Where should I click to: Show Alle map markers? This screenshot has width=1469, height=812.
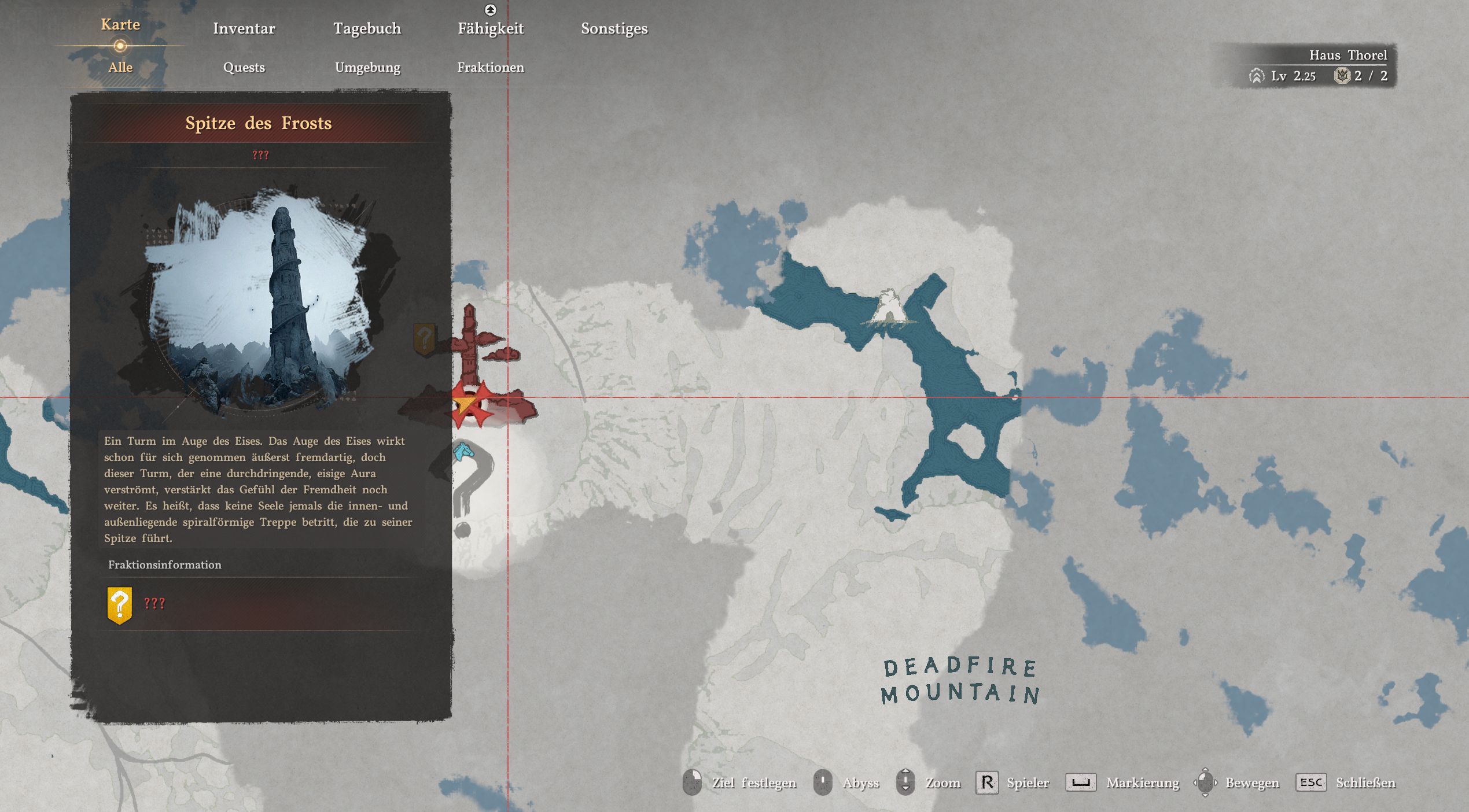pyautogui.click(x=120, y=67)
